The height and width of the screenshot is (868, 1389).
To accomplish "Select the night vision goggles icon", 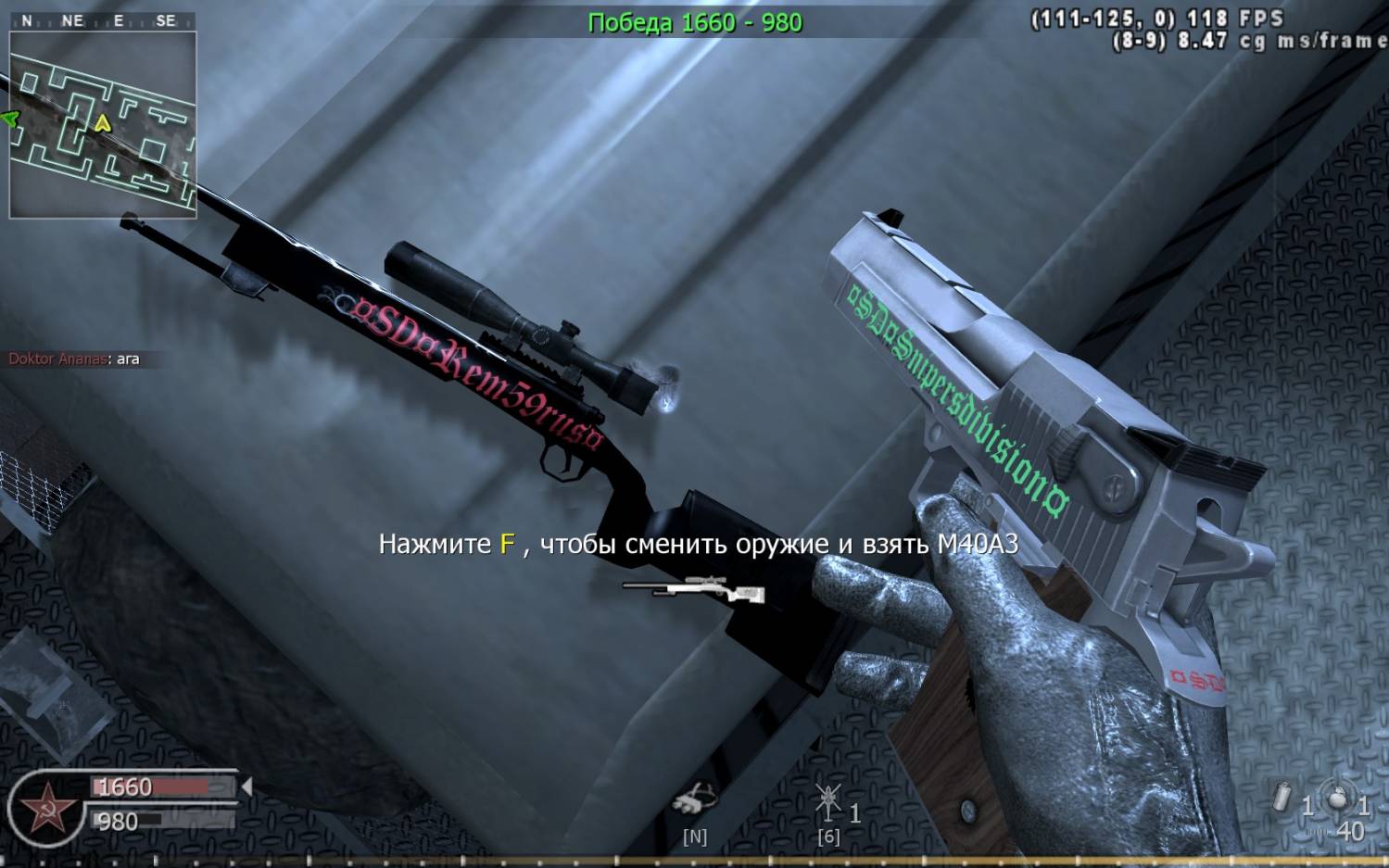I will (x=694, y=800).
